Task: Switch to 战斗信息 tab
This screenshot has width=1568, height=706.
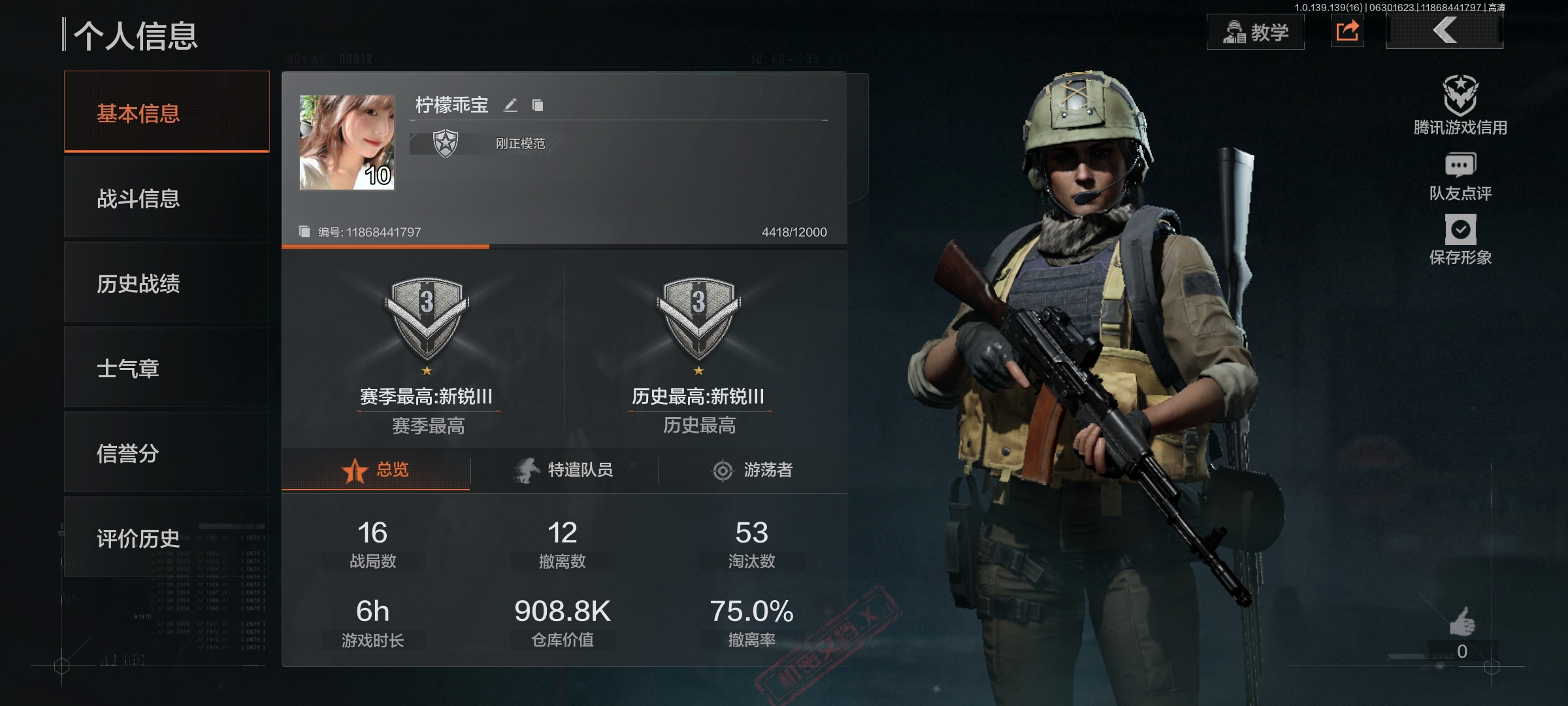Action: [167, 198]
